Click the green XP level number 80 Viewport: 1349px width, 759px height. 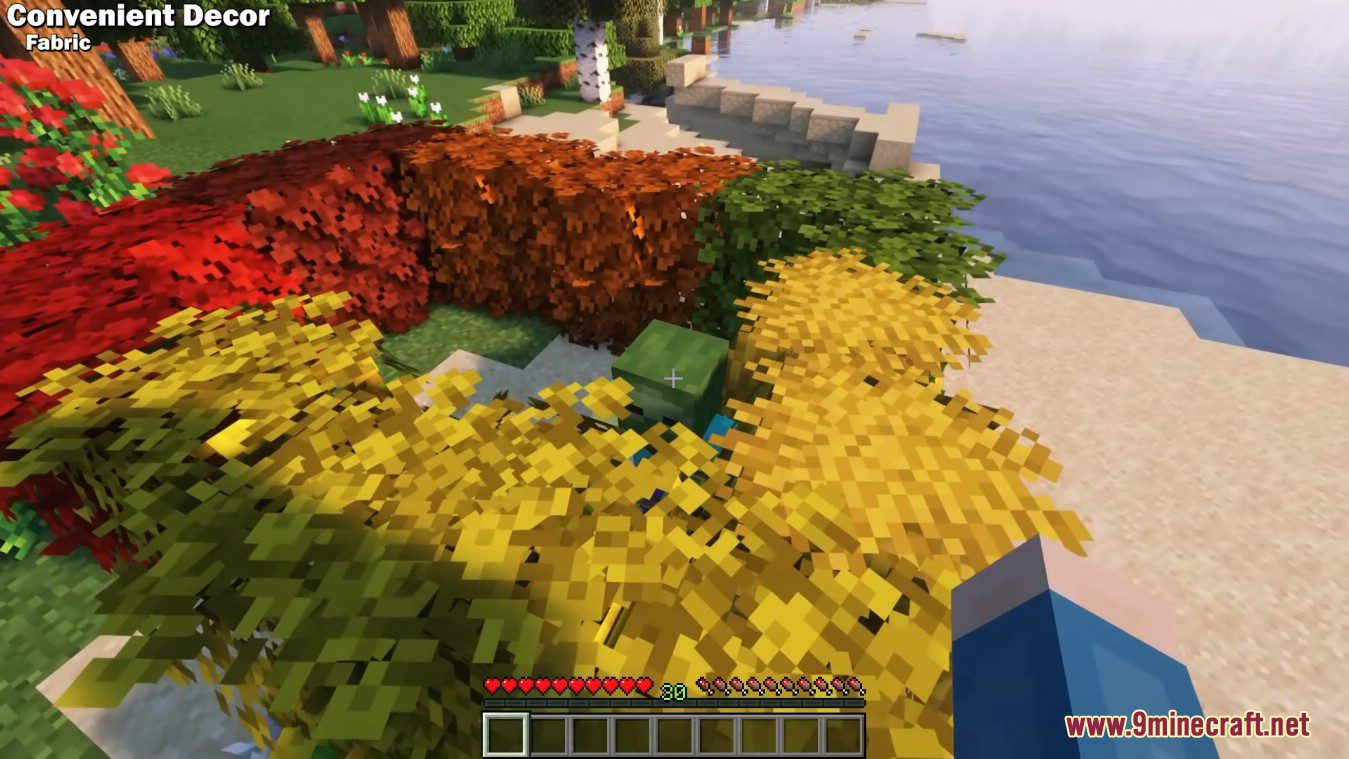[676, 690]
